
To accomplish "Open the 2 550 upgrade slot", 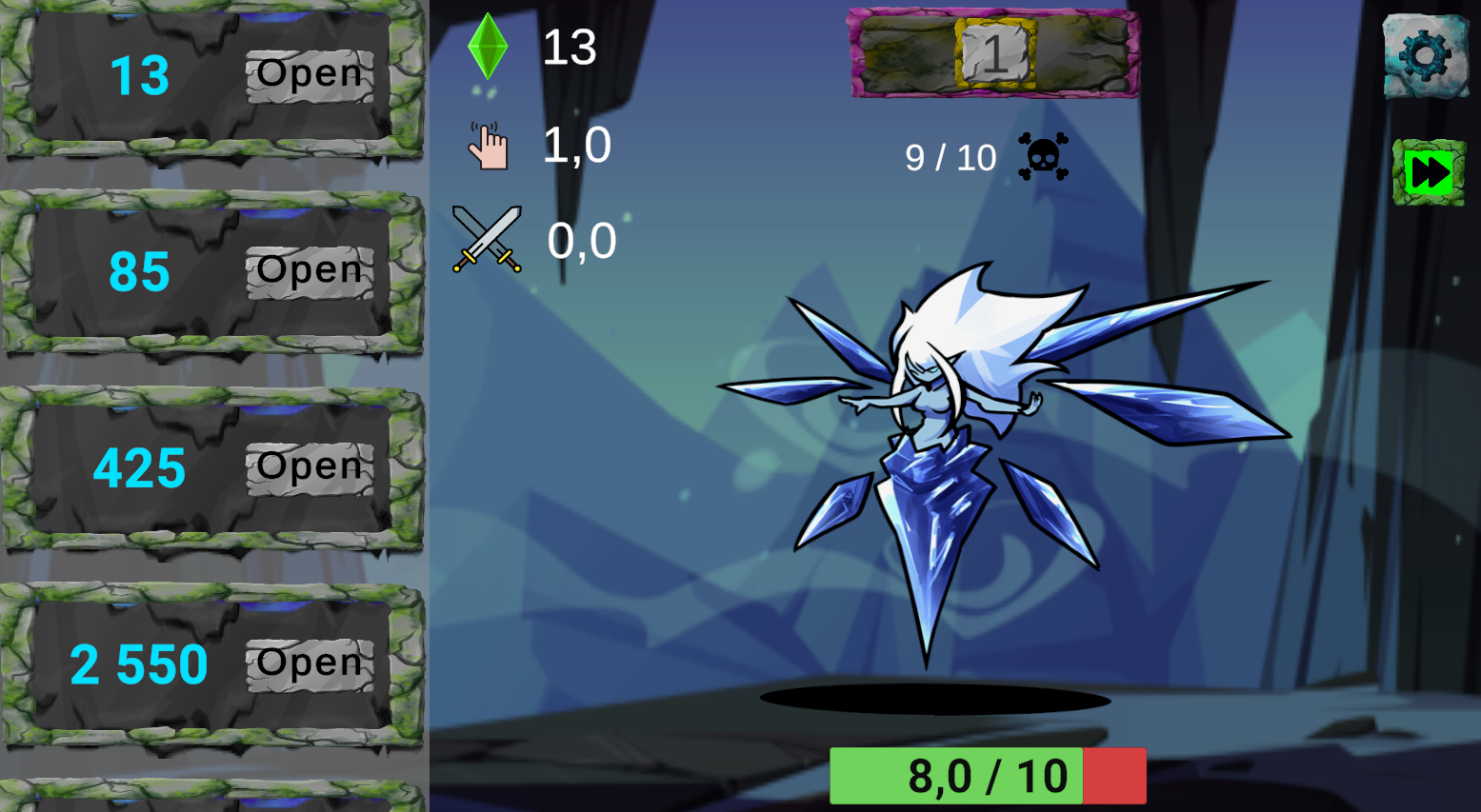I will (308, 663).
